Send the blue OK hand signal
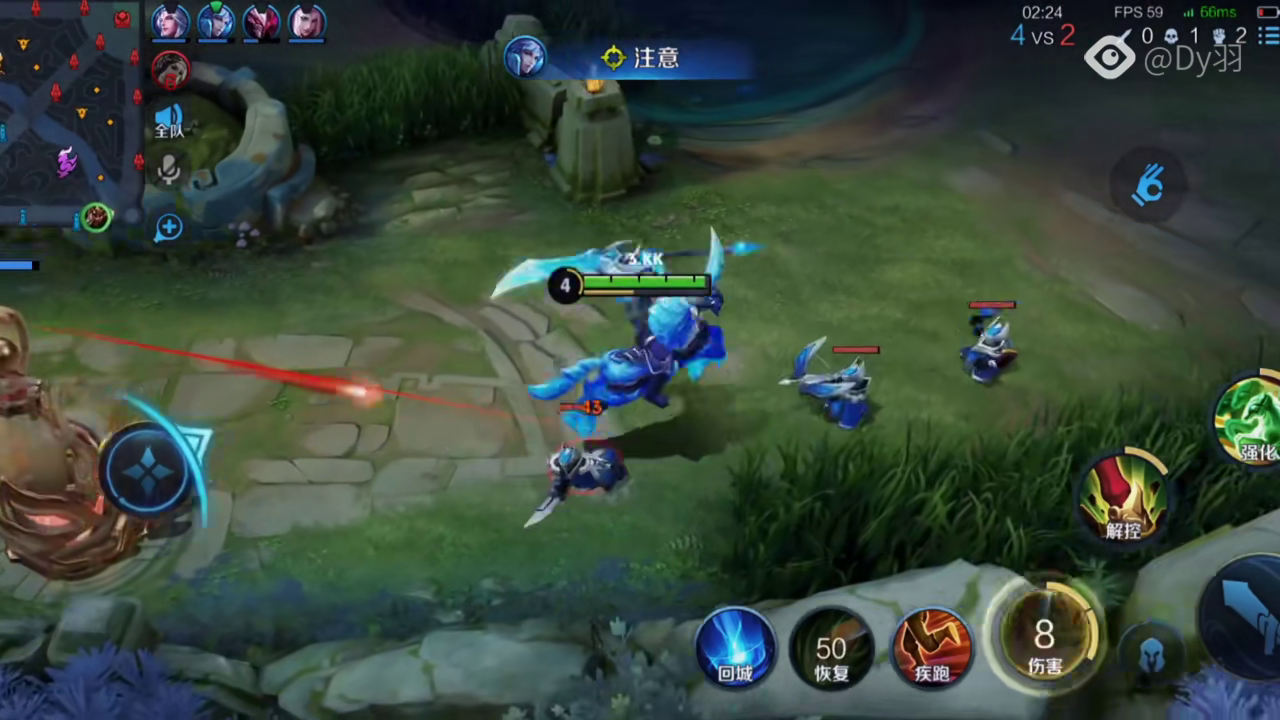1280x720 pixels. coord(1148,185)
